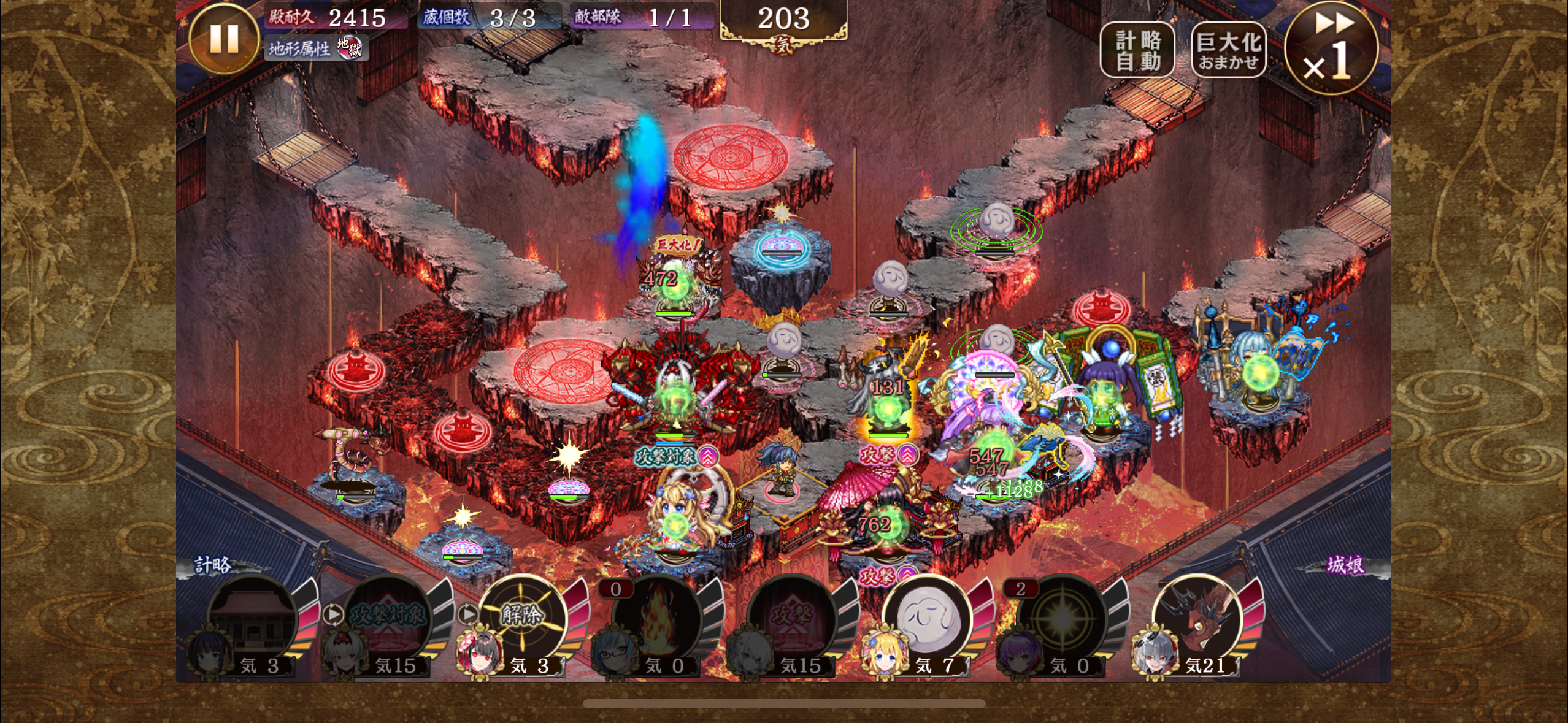
Task: Change the ×1 game speed
Action: click(x=1331, y=49)
